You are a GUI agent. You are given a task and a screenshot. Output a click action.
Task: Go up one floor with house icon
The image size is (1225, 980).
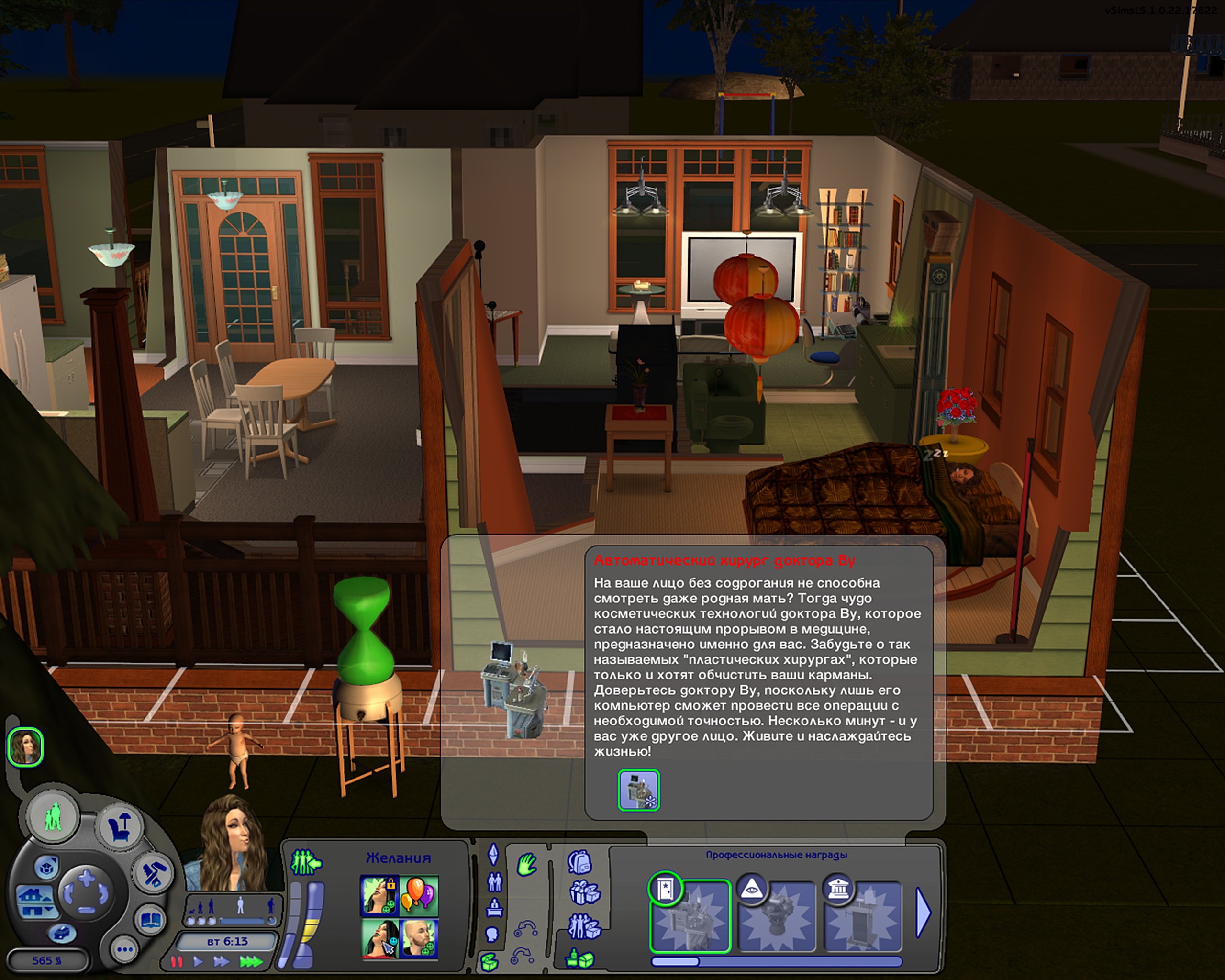click(x=30, y=895)
